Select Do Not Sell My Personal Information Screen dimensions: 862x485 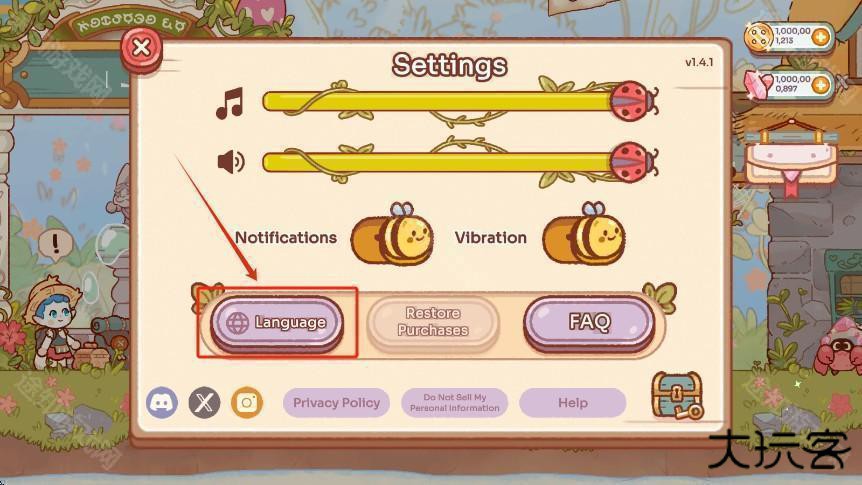tap(454, 403)
